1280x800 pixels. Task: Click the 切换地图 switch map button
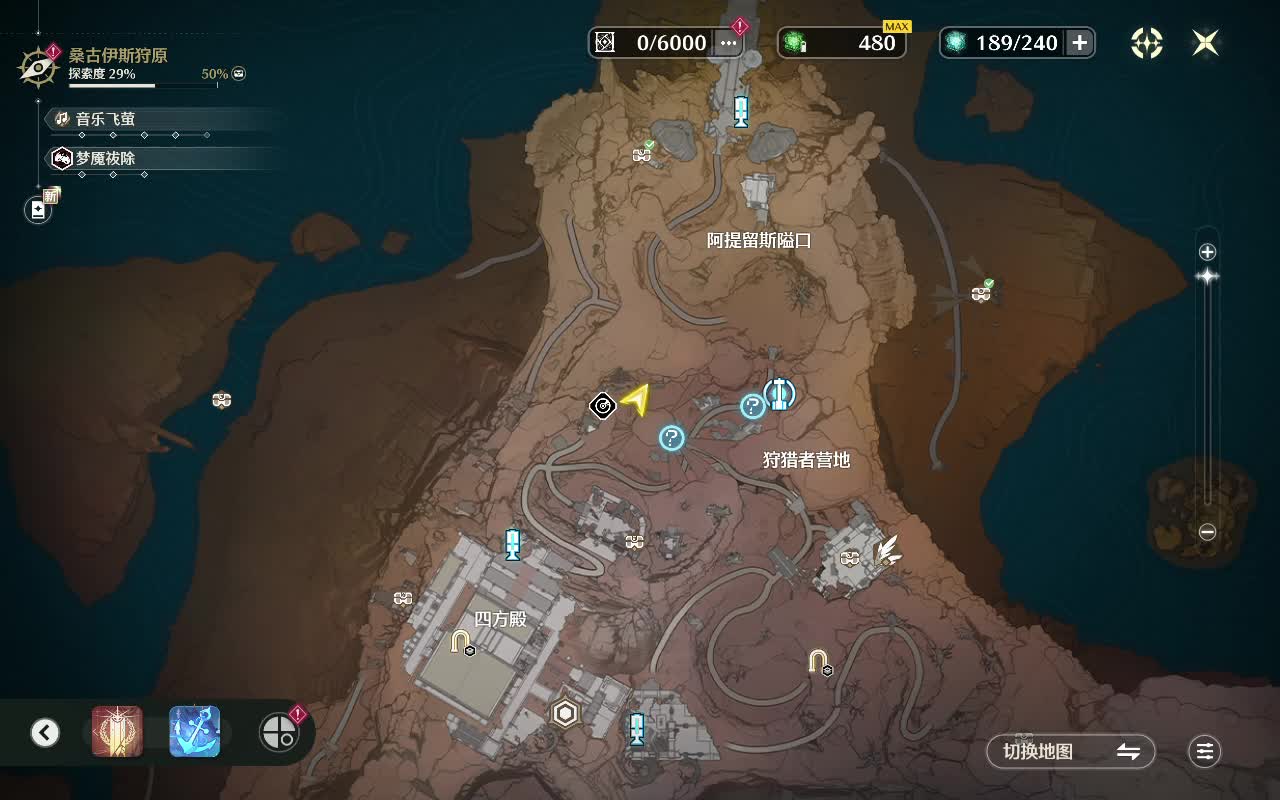point(1070,752)
